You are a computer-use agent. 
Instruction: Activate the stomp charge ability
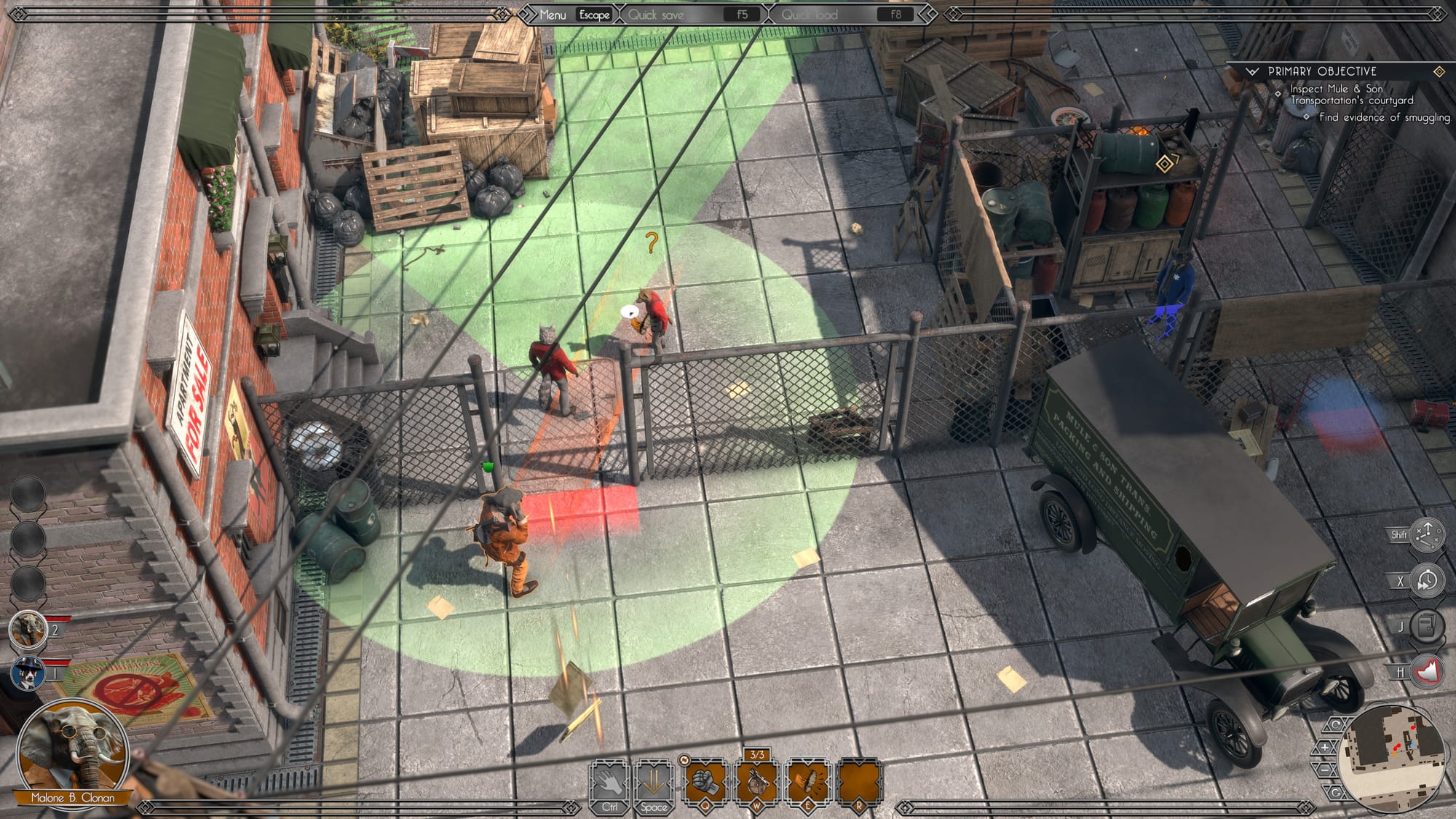click(x=808, y=783)
